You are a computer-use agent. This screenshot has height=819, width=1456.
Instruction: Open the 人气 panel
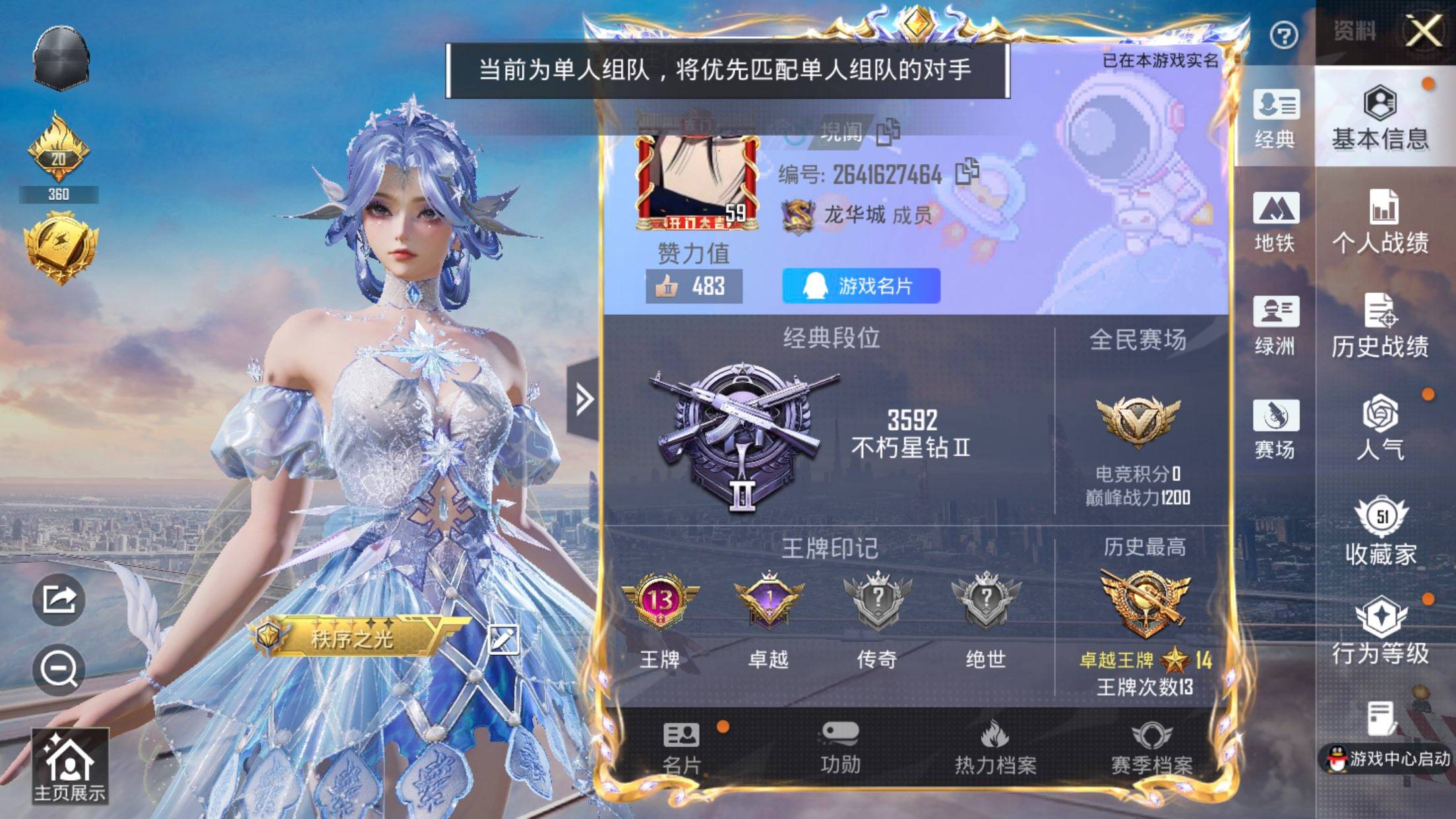(1383, 429)
